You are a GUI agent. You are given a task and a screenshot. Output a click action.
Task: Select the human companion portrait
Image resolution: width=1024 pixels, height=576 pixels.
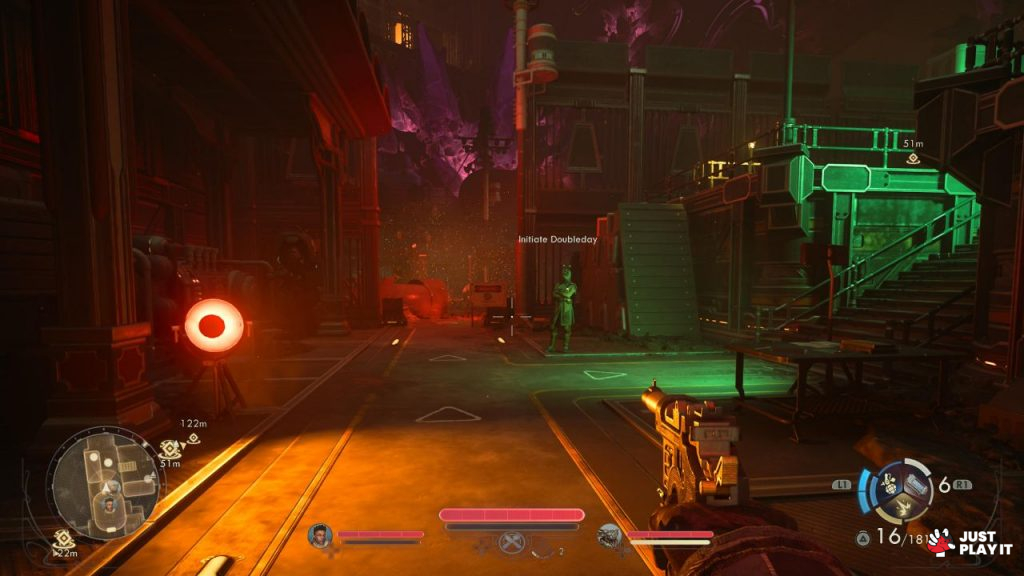pos(320,535)
